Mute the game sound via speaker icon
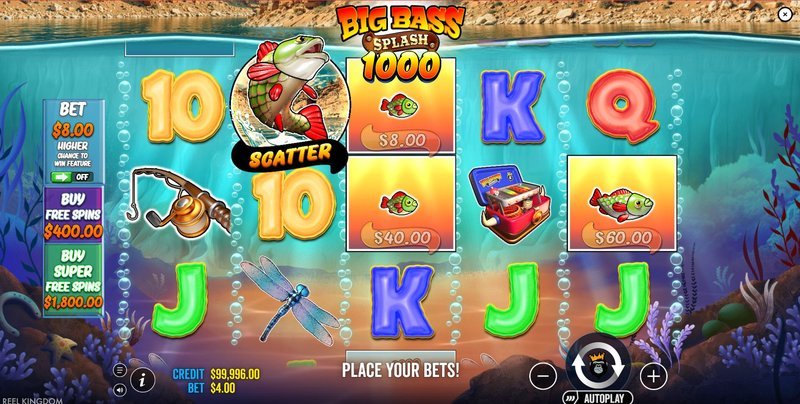Screen dimensions: 800x404 120,388
